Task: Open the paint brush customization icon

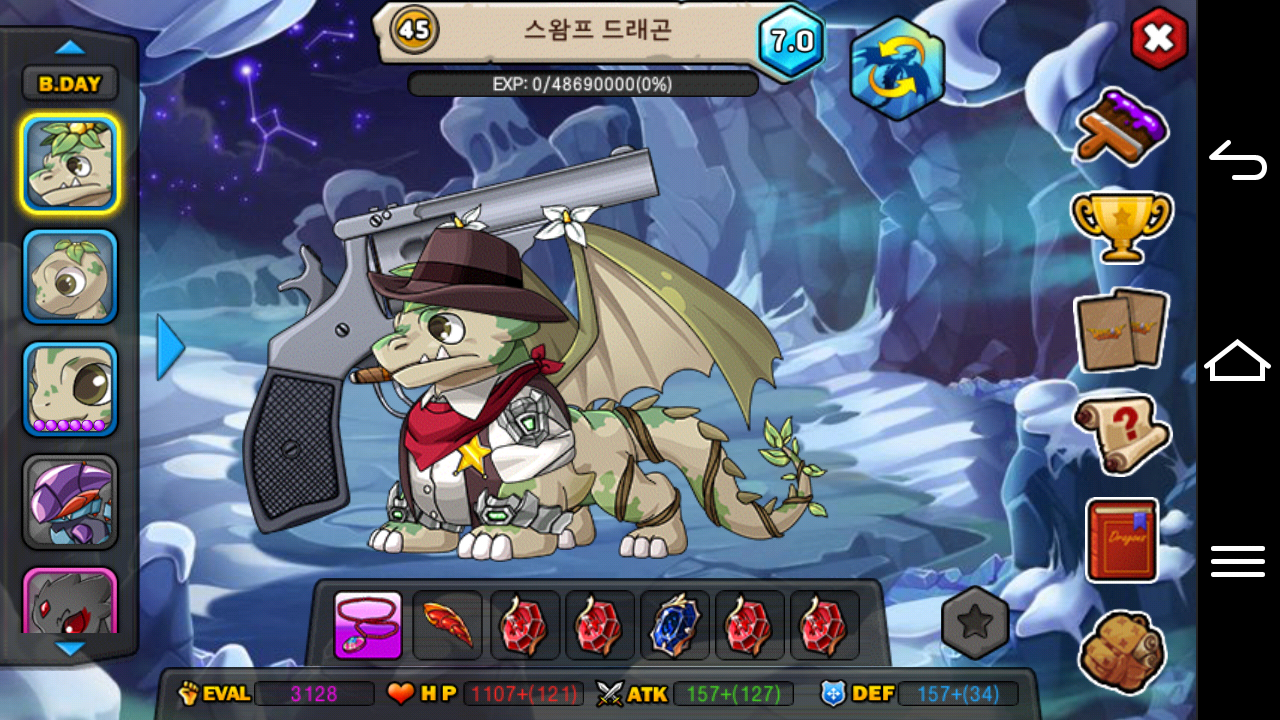Action: tap(1122, 126)
